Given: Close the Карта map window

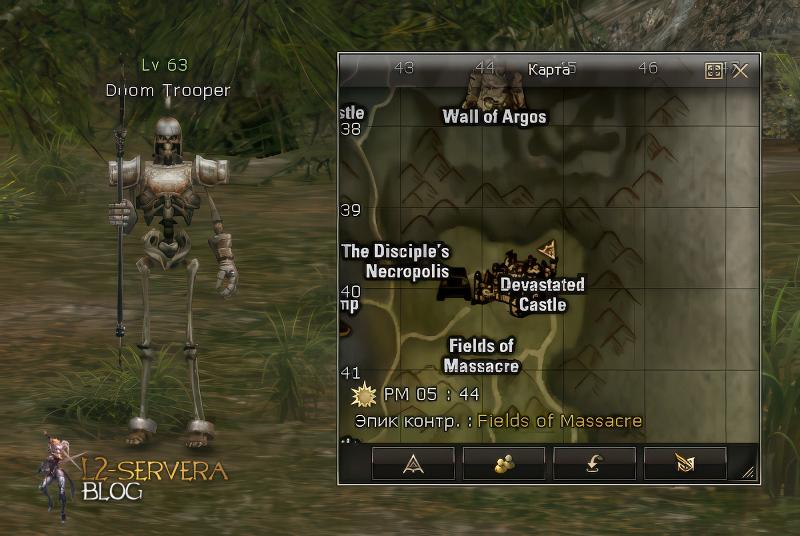Looking at the screenshot, I should [x=740, y=70].
